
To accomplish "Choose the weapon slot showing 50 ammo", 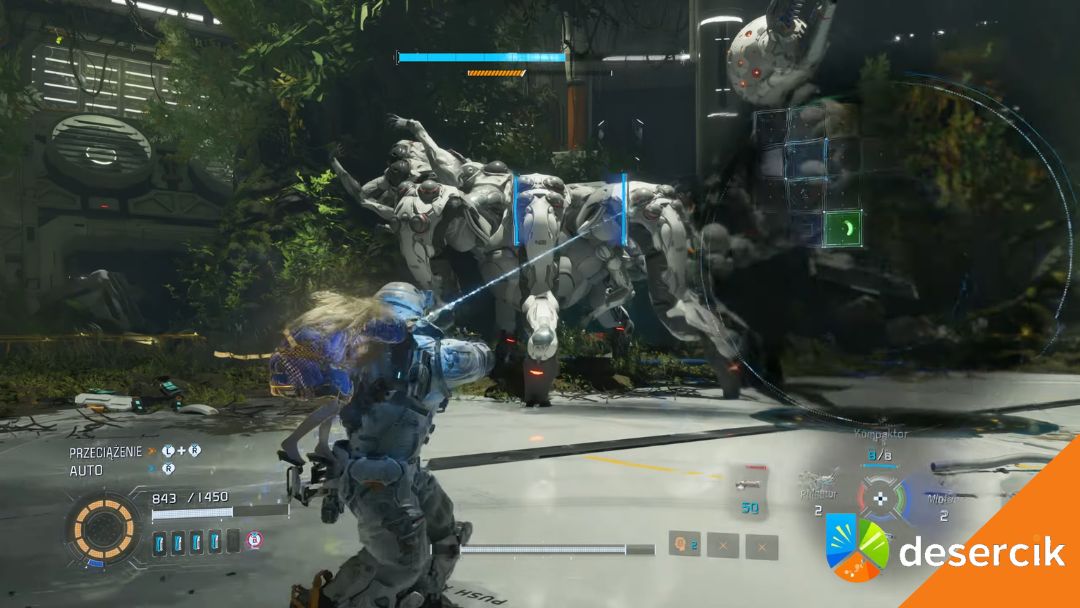I will click(x=747, y=494).
